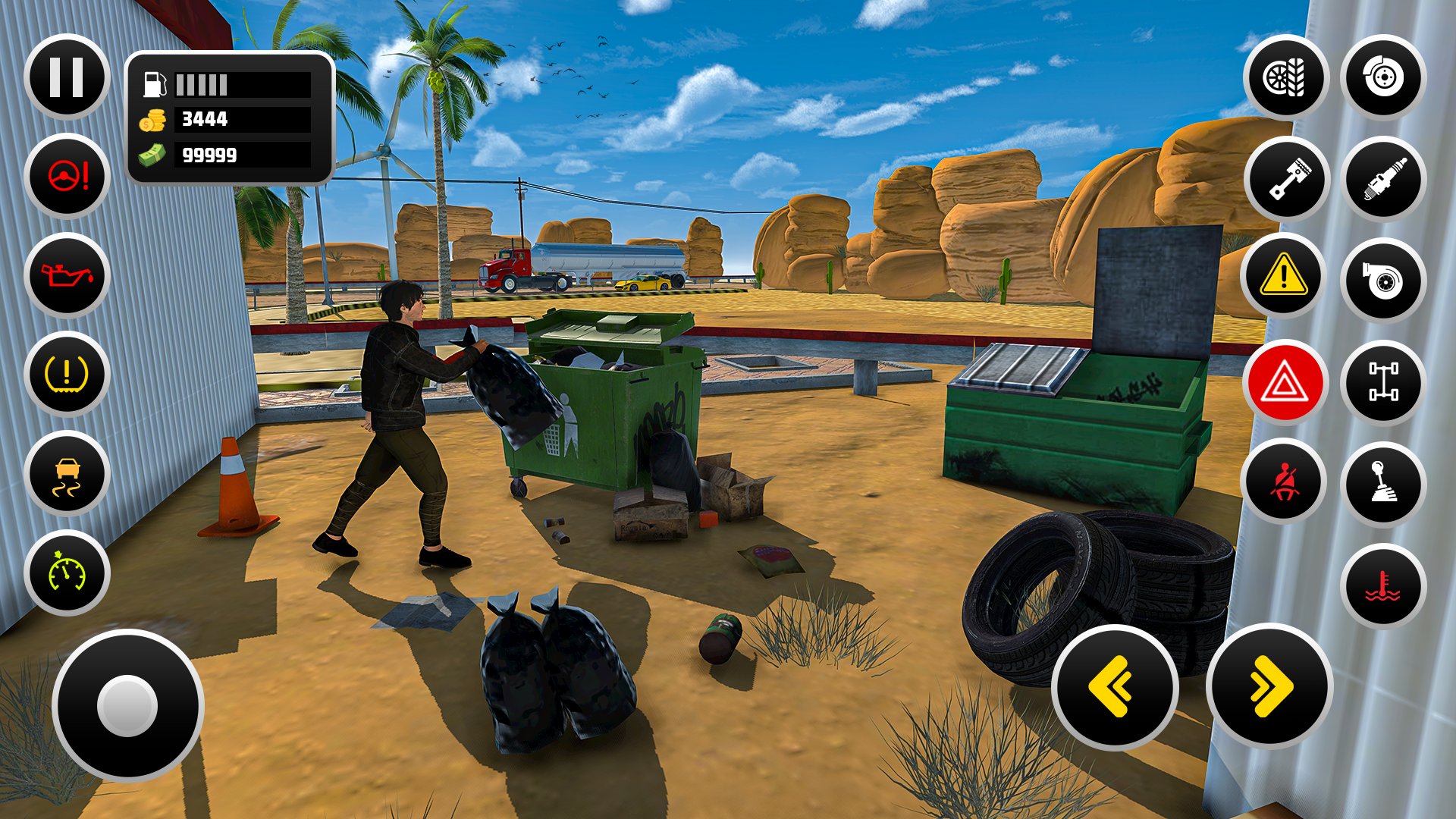1456x819 pixels.
Task: Click the turbocharger icon
Action: click(1382, 281)
